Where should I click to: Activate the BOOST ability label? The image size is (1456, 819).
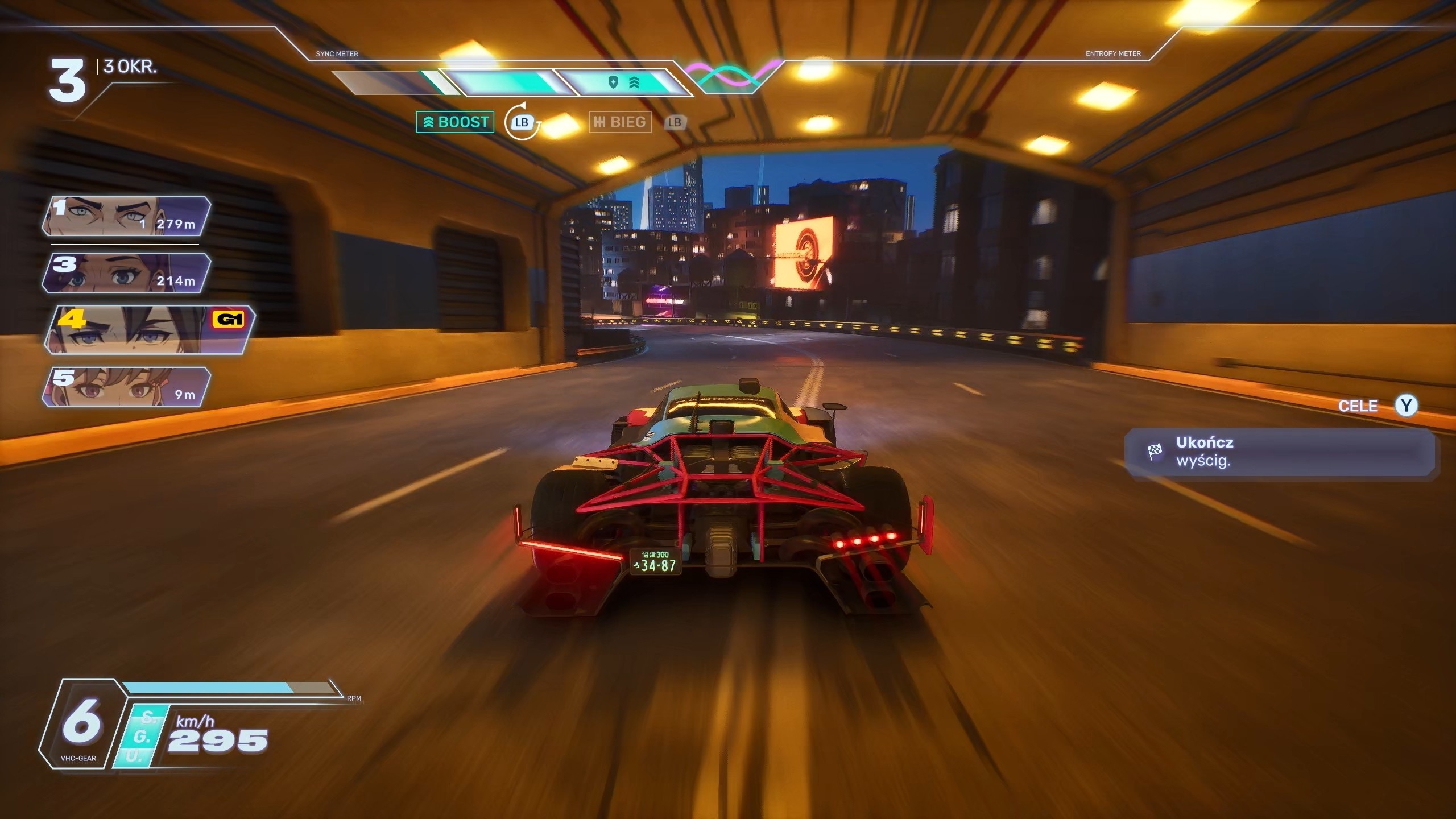tap(456, 122)
